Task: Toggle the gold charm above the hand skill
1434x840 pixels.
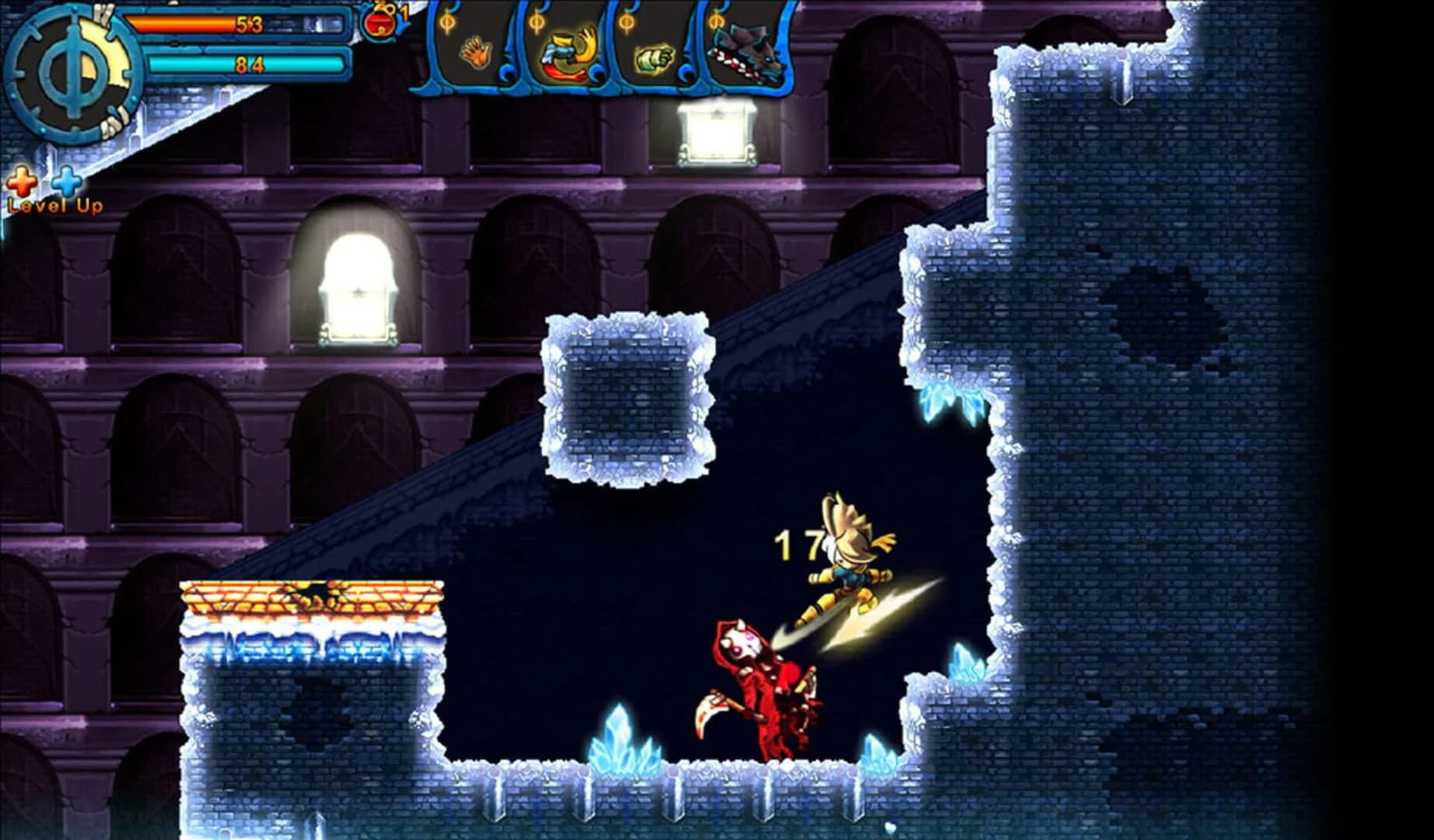Action: pyautogui.click(x=446, y=19)
